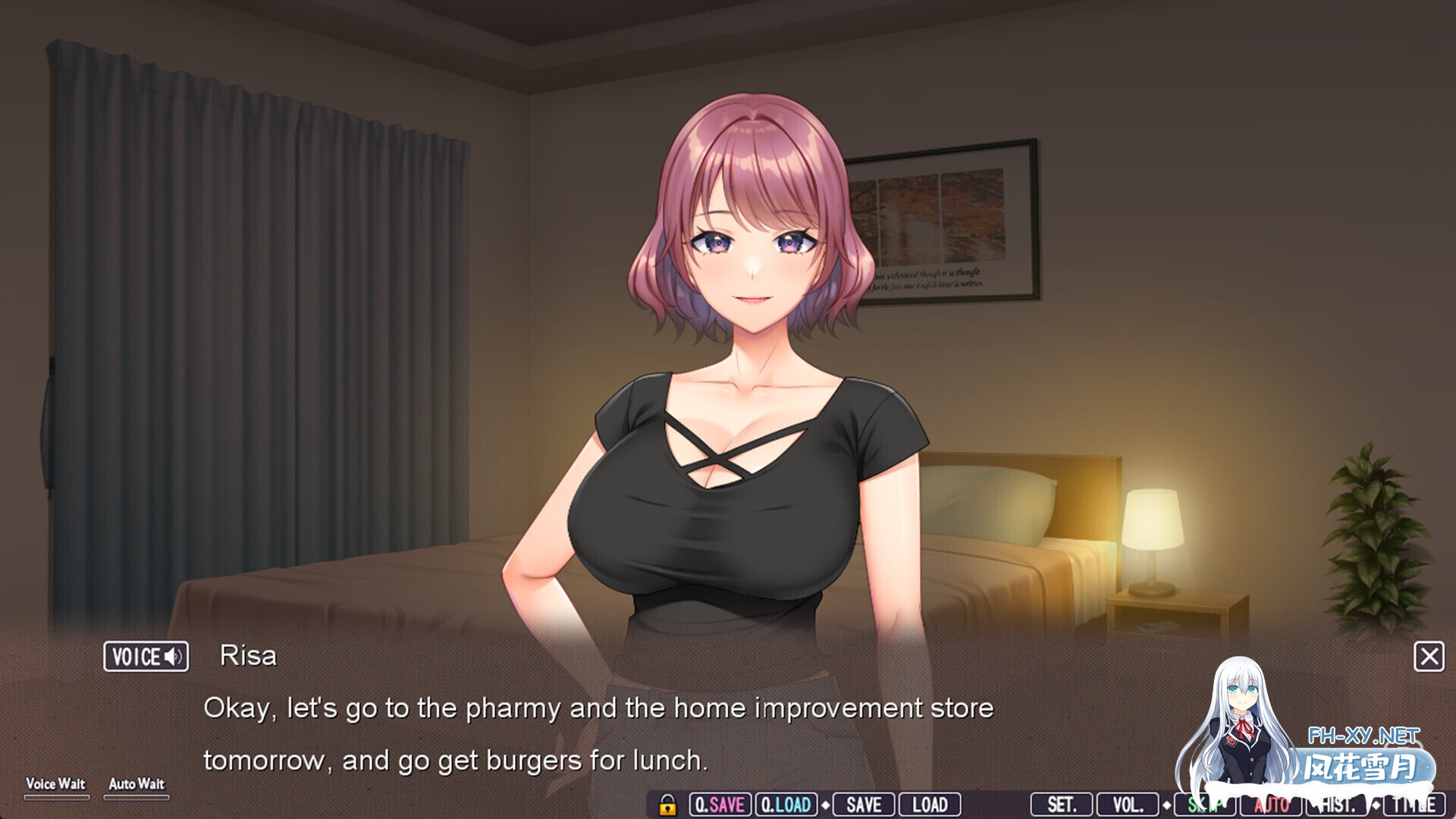Click the yellow lock icon on the bottom bar
This screenshot has height=819, width=1456.
coord(668,805)
